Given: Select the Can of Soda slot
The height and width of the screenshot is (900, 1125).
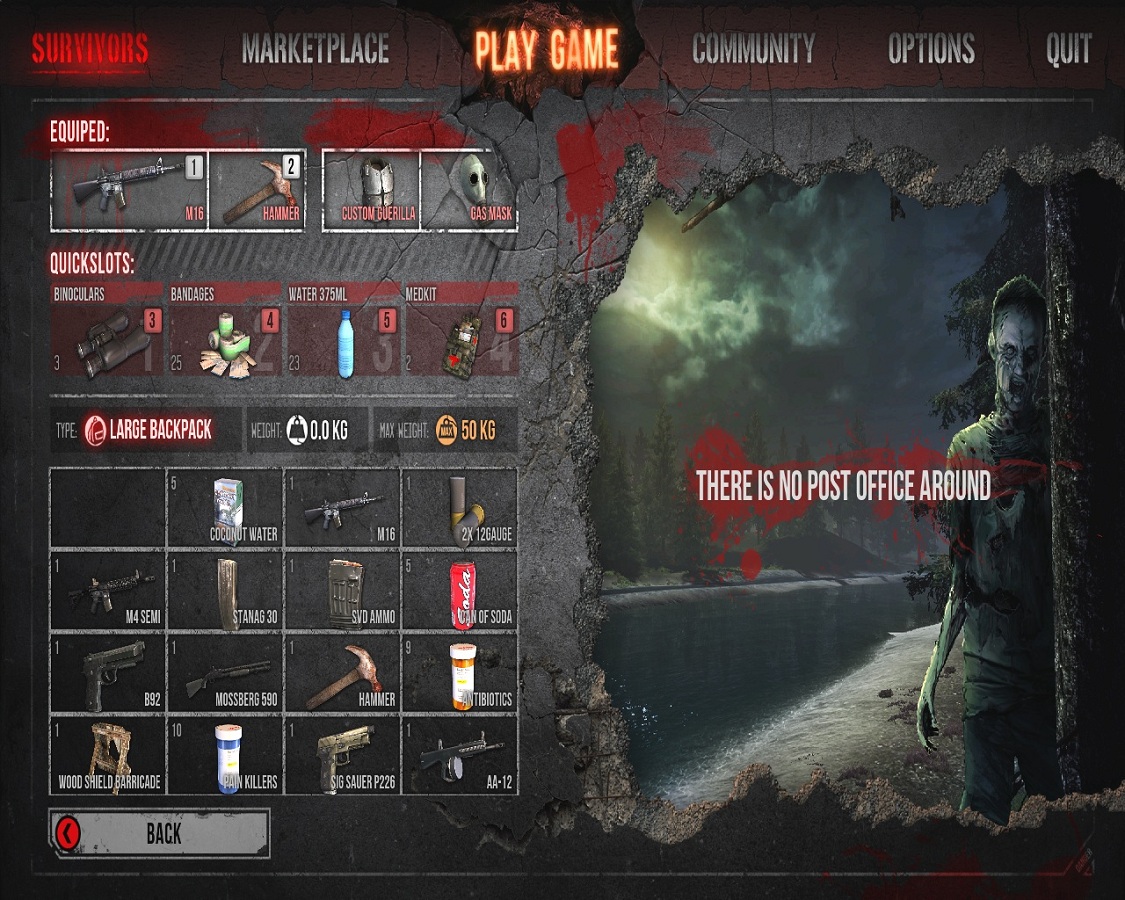Looking at the screenshot, I should (x=460, y=590).
